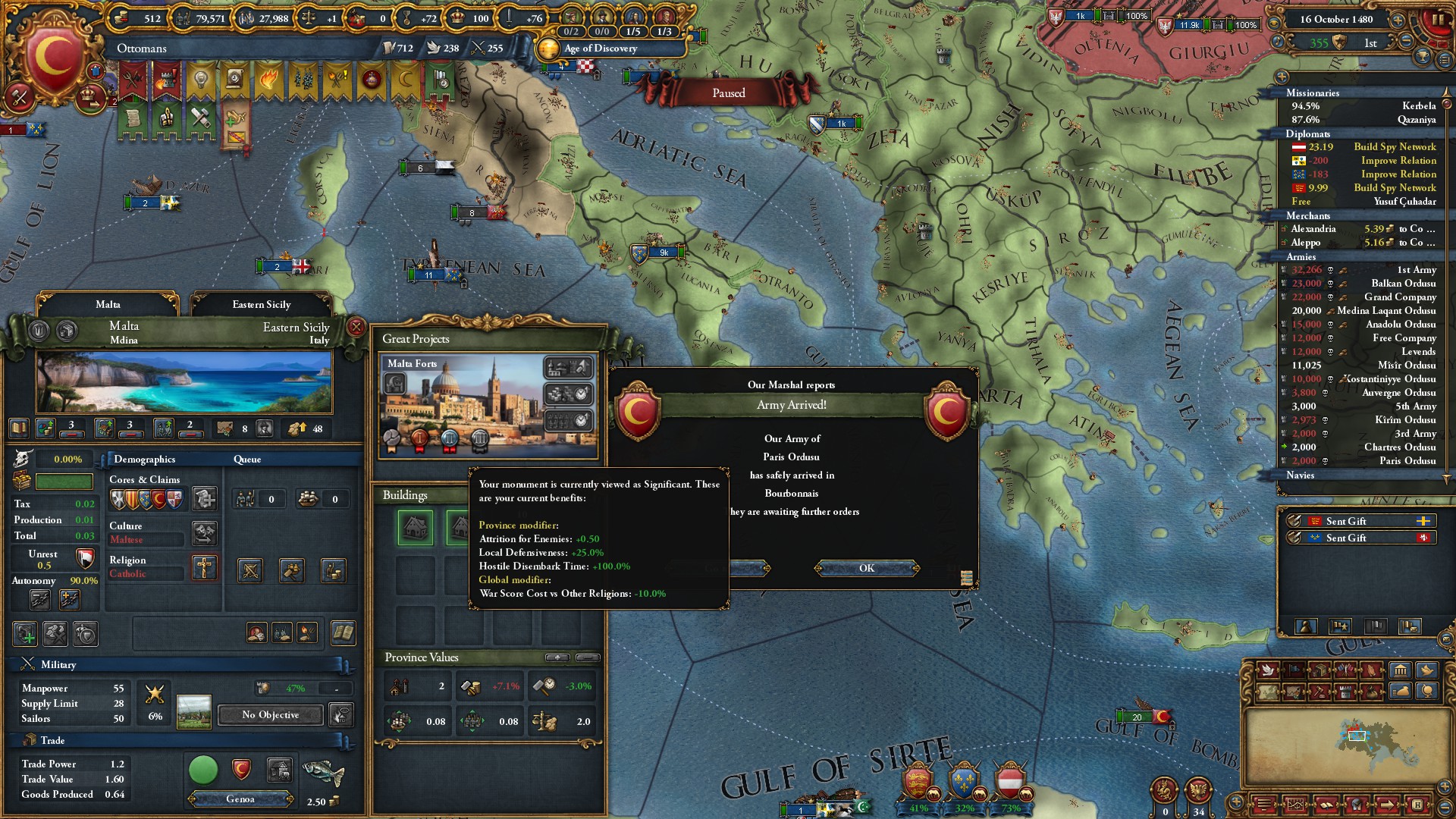Switch to the Eastern Sicily tab

(262, 304)
